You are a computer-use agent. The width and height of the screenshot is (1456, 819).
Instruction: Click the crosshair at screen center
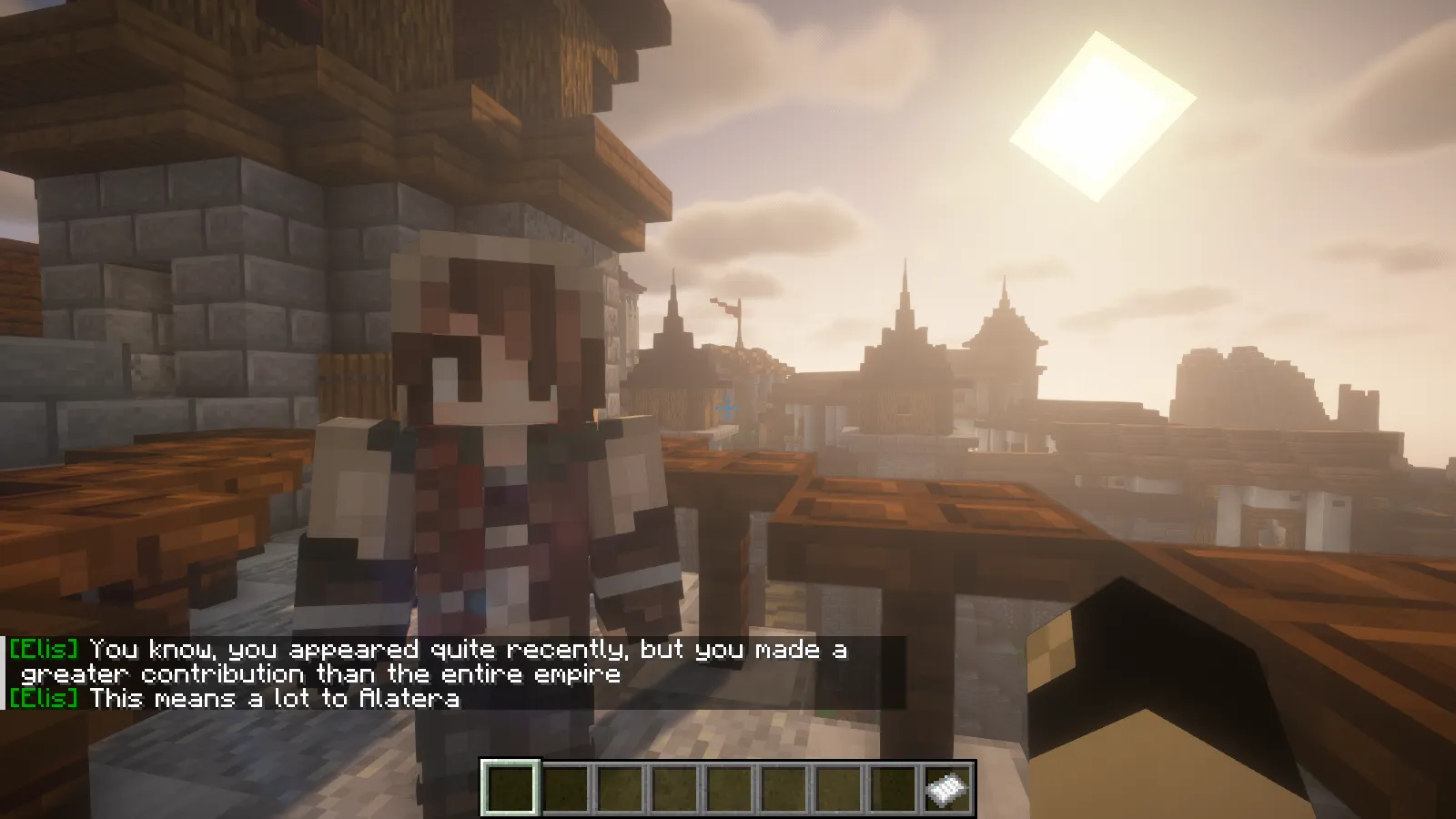tap(728, 409)
